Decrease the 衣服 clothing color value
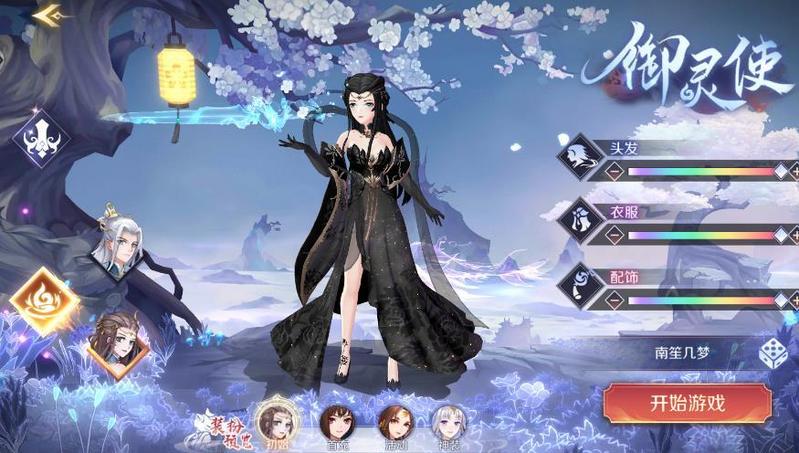 [x=614, y=236]
